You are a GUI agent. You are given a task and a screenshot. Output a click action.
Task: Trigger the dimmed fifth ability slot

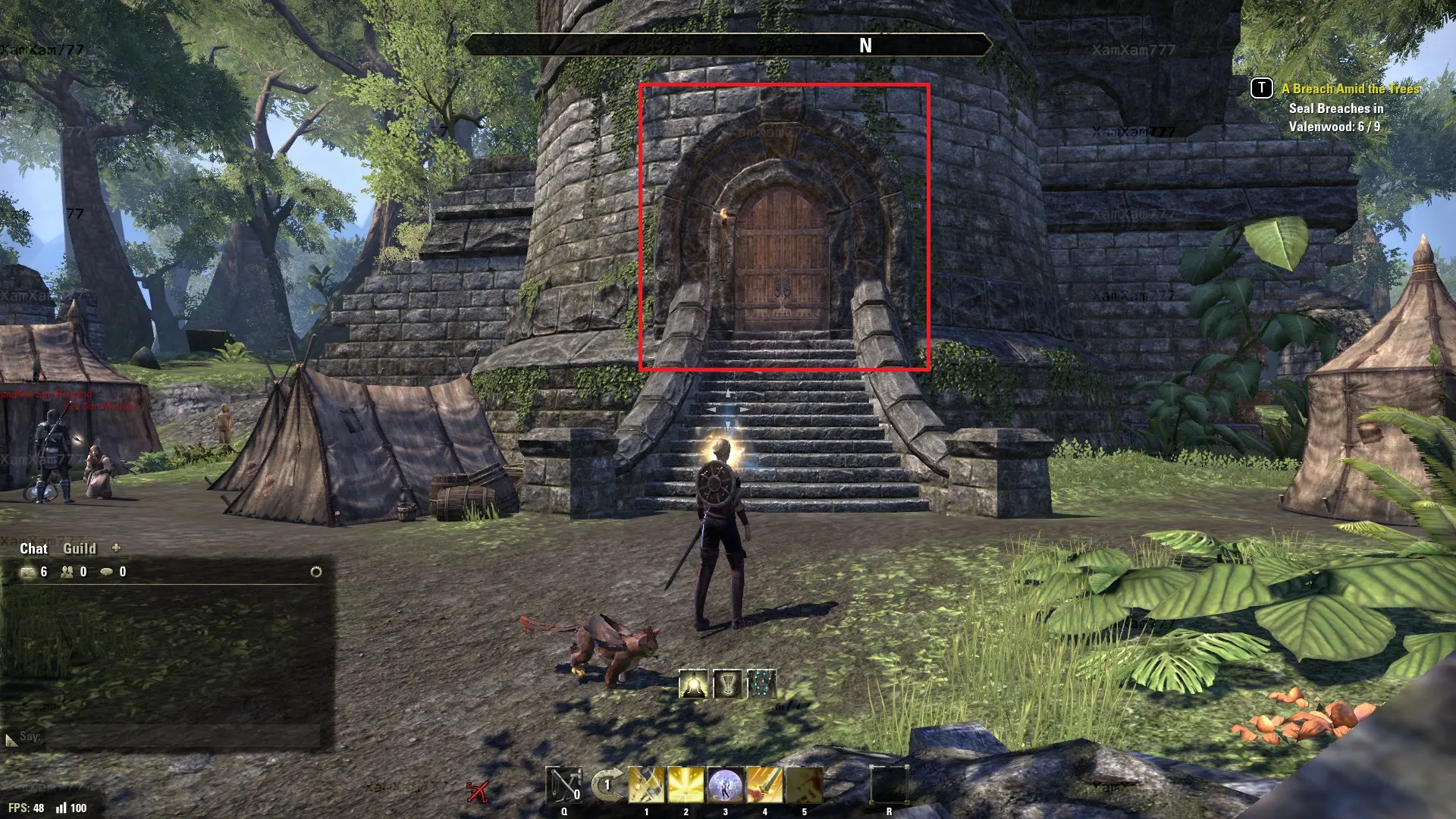pos(804,785)
